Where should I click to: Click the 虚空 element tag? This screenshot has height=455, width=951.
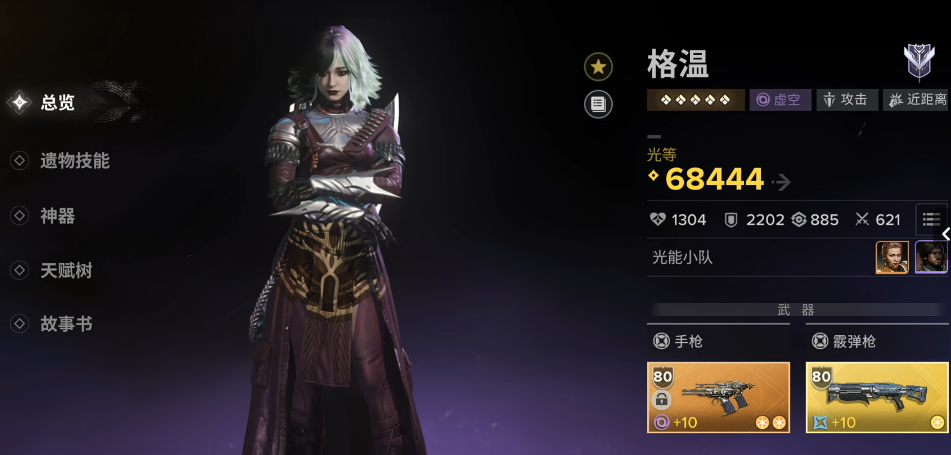tap(779, 100)
